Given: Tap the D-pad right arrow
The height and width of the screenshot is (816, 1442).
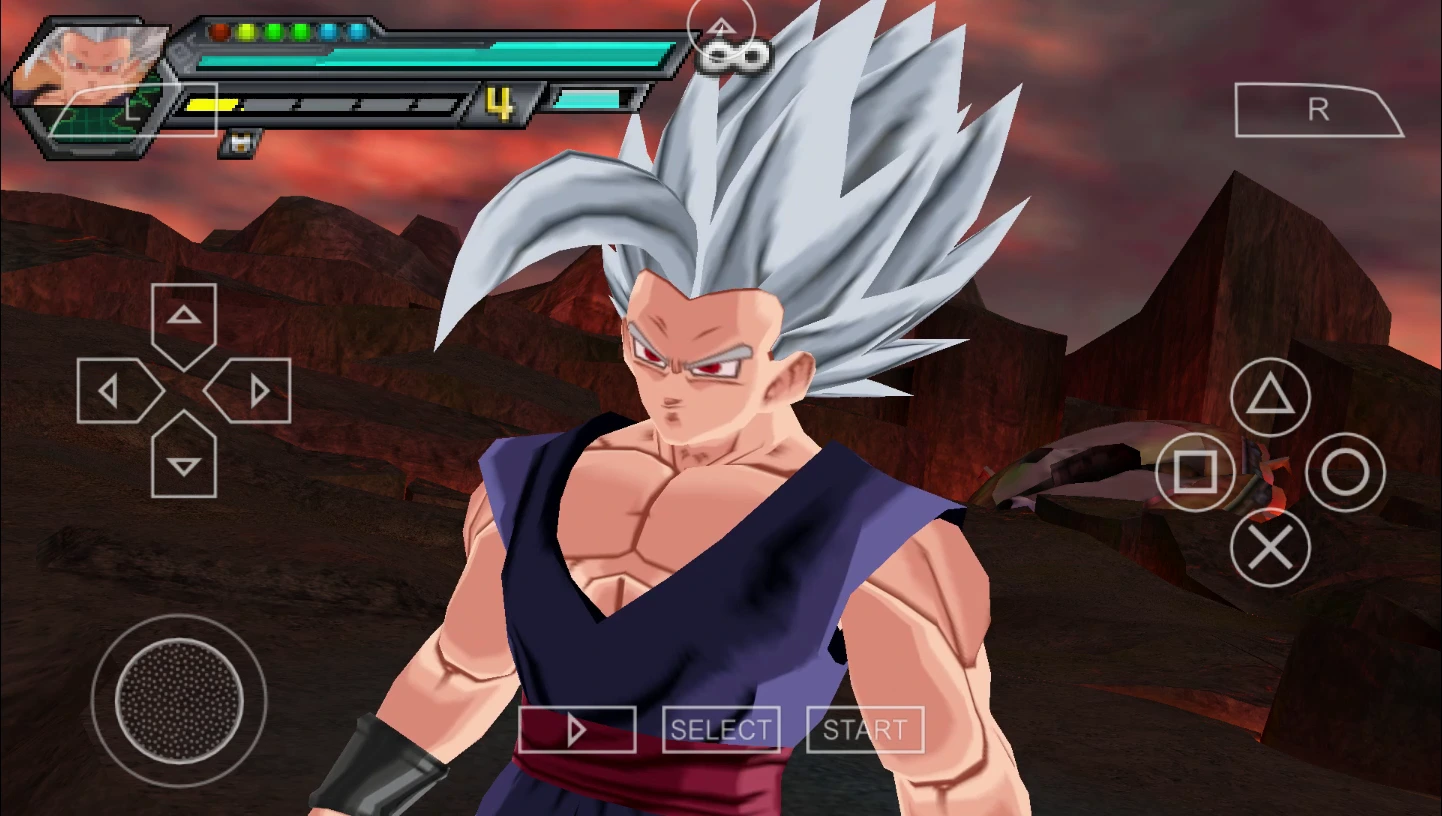Looking at the screenshot, I should pos(254,391).
